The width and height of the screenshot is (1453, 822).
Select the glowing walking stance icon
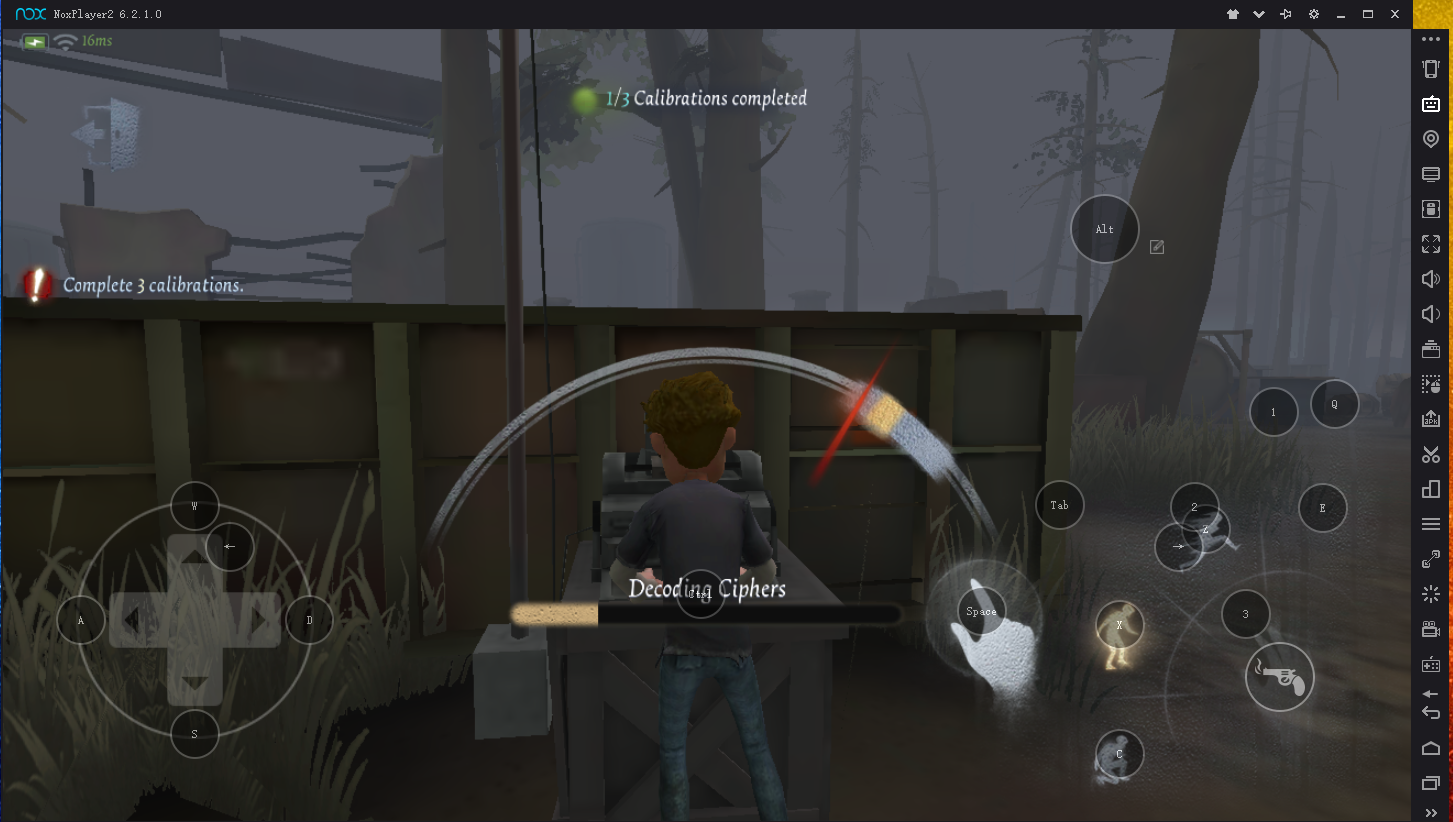[1119, 634]
